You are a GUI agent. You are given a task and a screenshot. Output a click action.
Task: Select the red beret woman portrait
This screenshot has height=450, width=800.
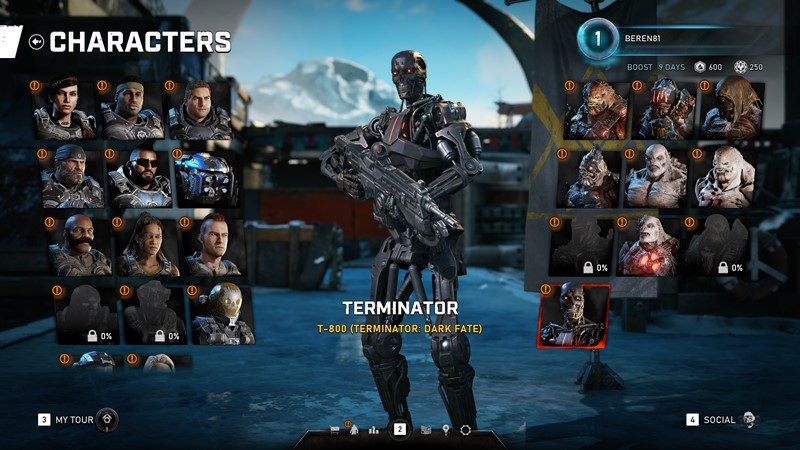point(65,110)
